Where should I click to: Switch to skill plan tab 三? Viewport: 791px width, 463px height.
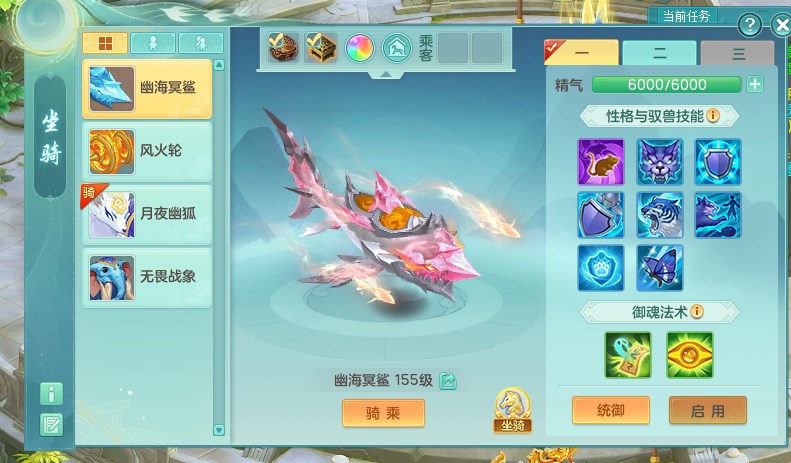pos(737,53)
